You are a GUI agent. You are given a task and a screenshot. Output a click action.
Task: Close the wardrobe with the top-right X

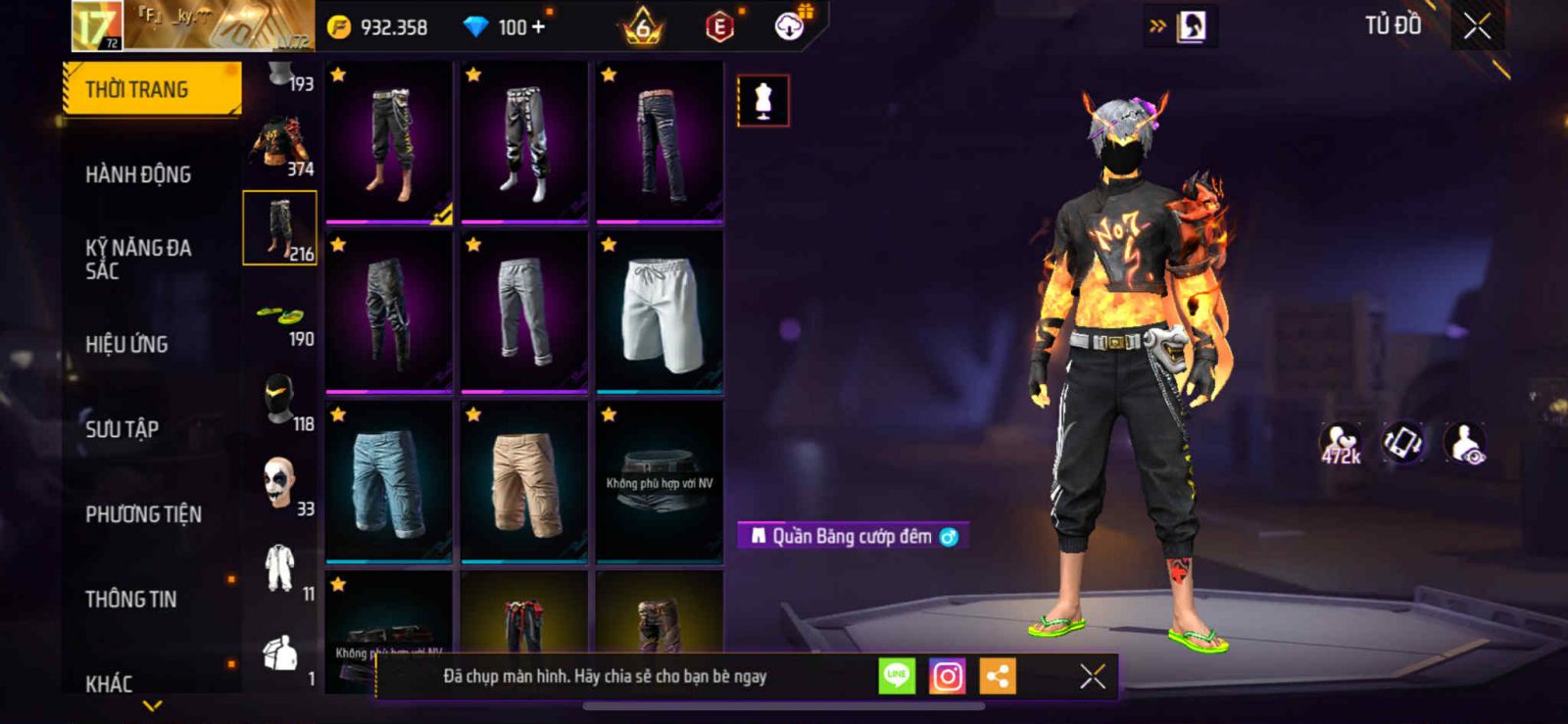coord(1477,26)
